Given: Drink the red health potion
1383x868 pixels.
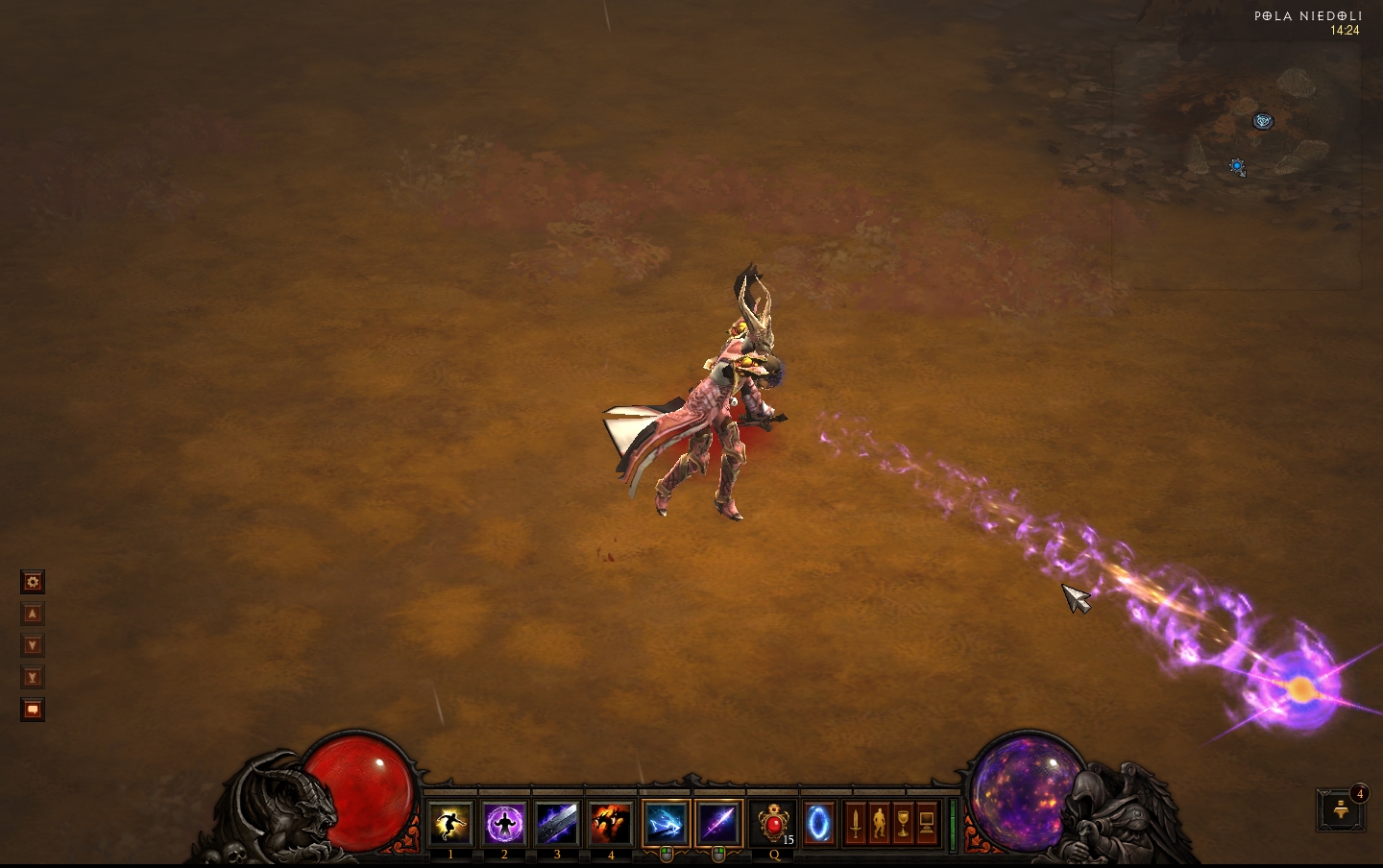Looking at the screenshot, I should click(x=773, y=824).
